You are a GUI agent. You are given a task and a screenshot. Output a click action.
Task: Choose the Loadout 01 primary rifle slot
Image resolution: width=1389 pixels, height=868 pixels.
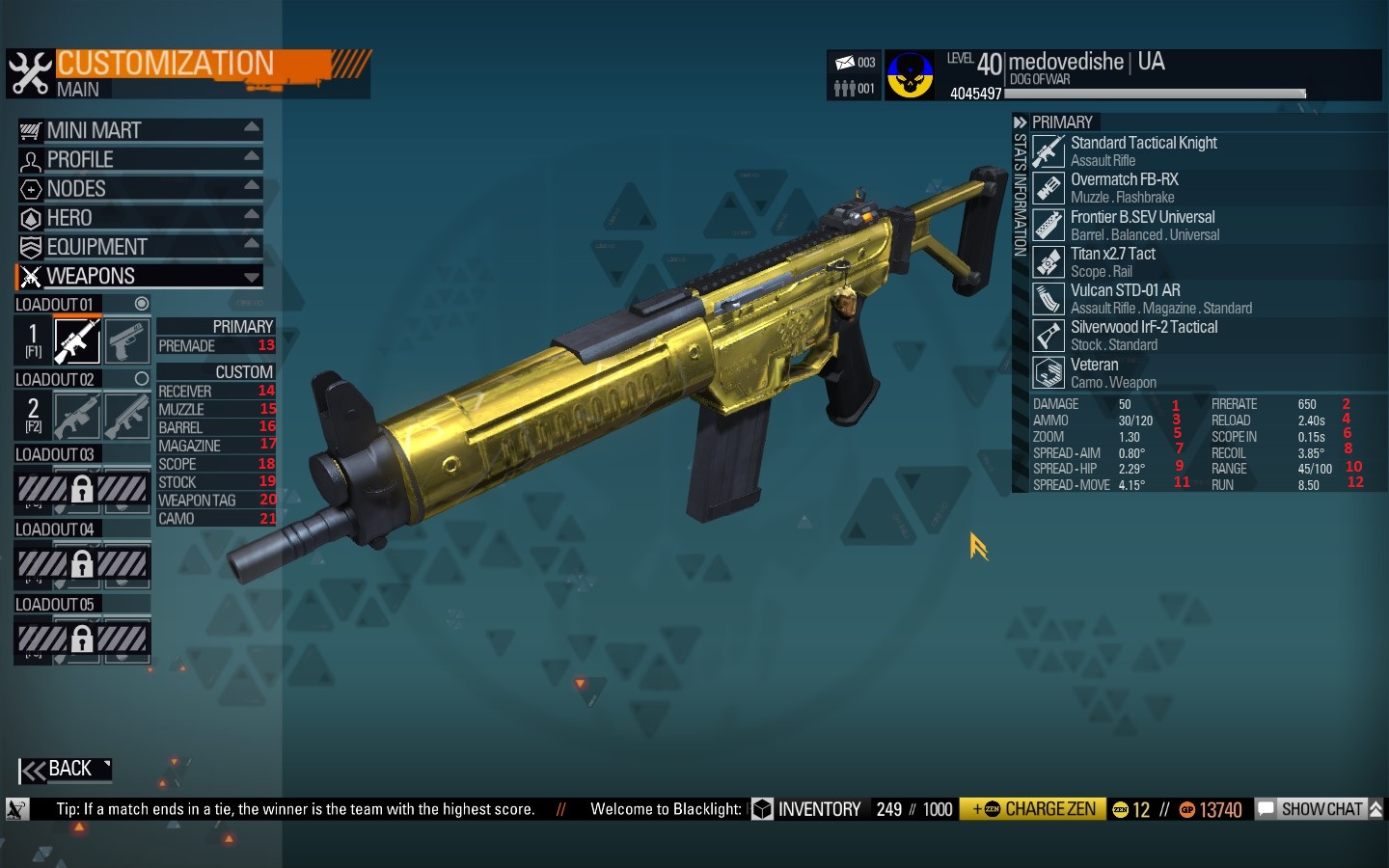pyautogui.click(x=77, y=340)
